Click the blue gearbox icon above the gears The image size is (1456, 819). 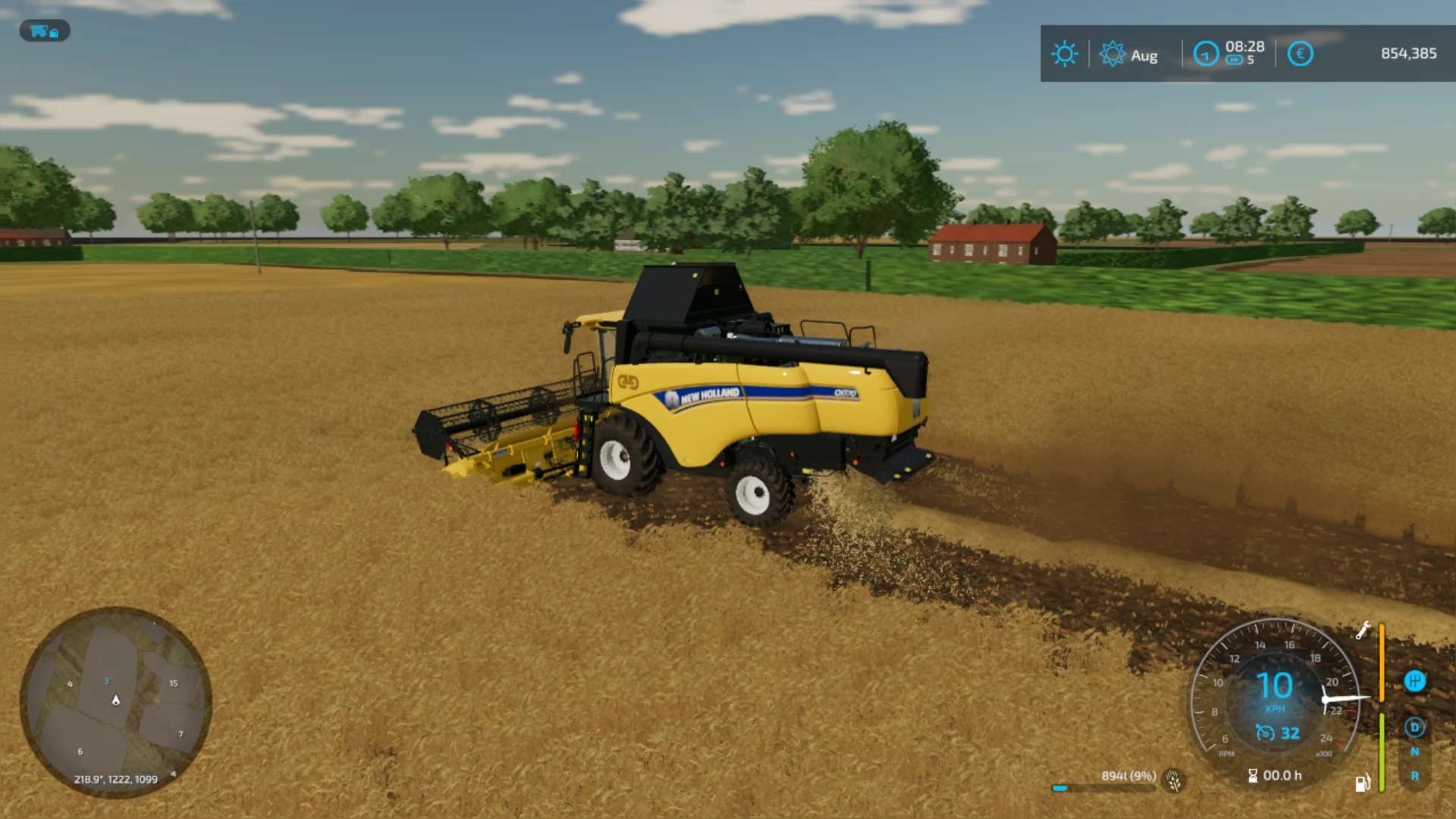click(1414, 681)
